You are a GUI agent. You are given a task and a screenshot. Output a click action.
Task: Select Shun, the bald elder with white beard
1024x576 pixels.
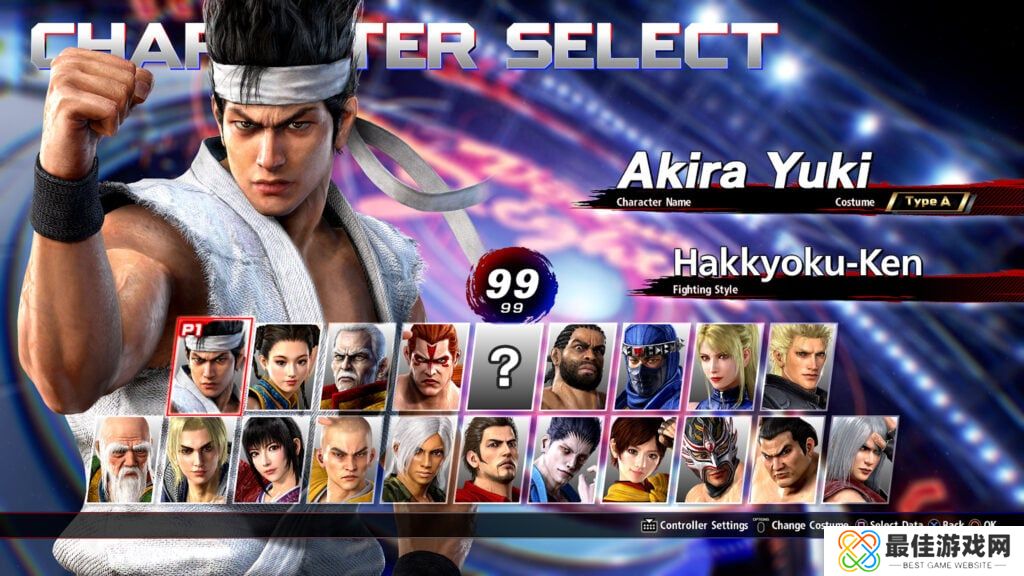point(124,459)
